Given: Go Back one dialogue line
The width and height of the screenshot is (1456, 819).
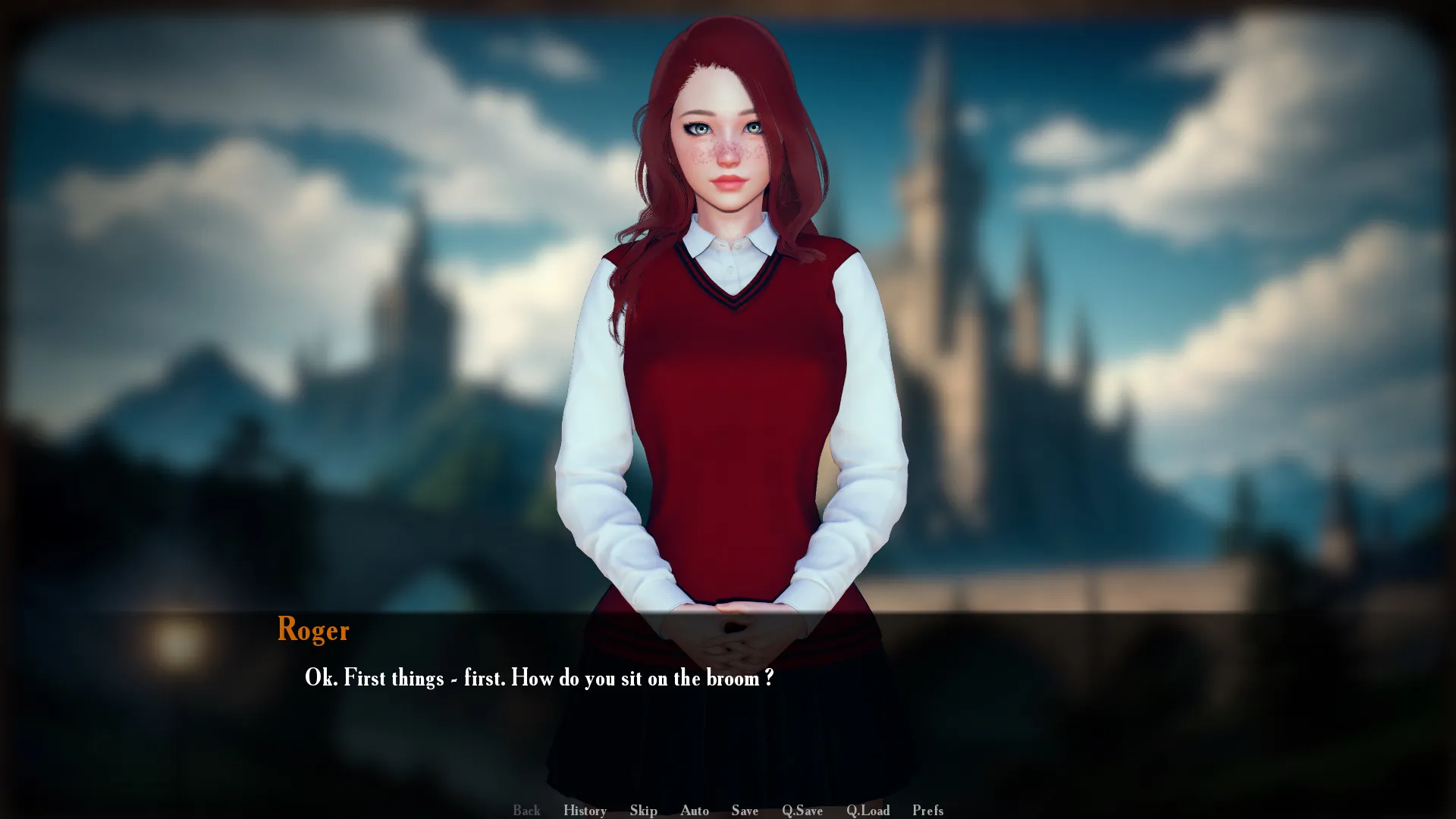Looking at the screenshot, I should [x=526, y=810].
